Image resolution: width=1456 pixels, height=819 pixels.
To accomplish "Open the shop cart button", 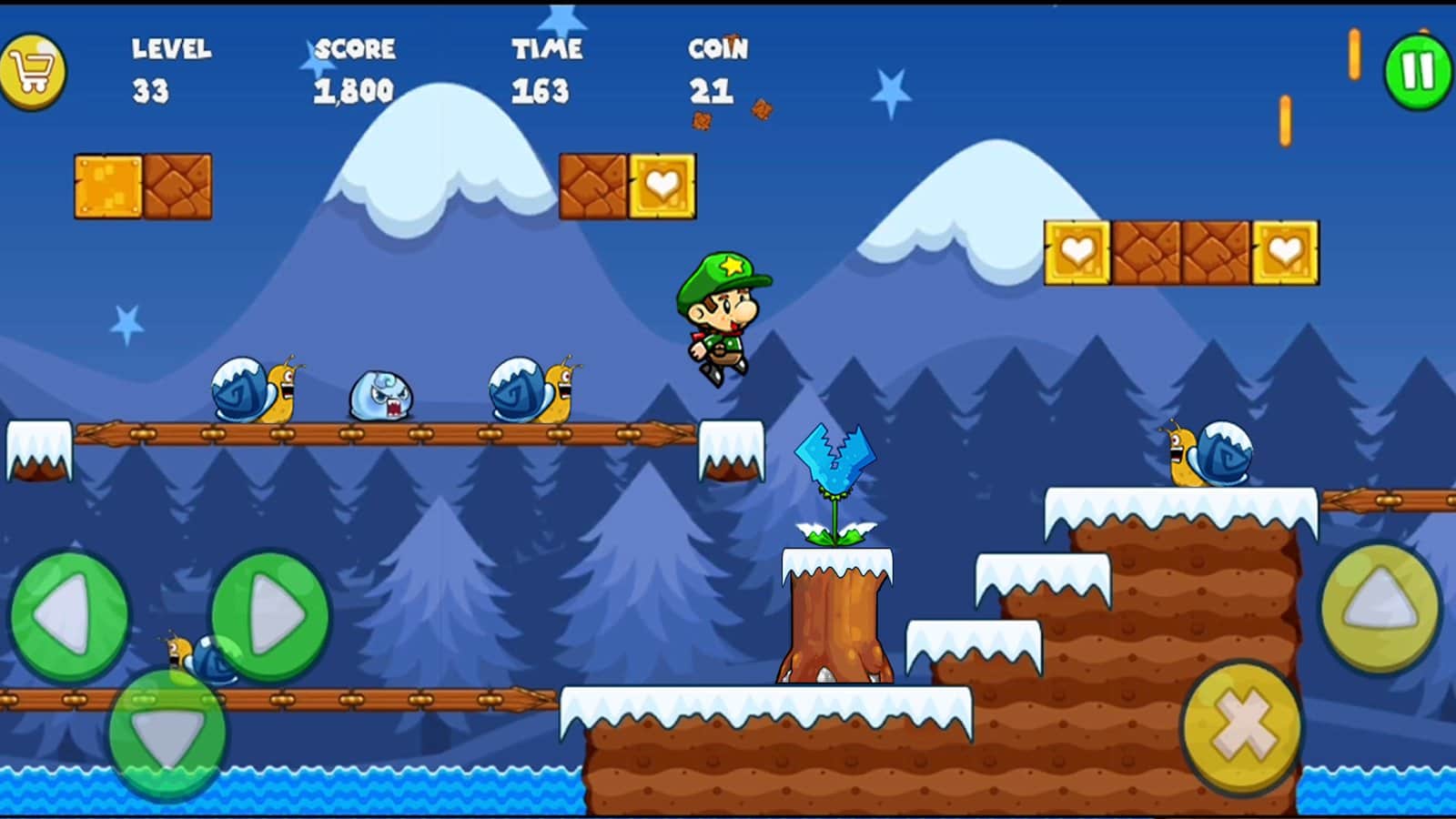I will tap(33, 72).
